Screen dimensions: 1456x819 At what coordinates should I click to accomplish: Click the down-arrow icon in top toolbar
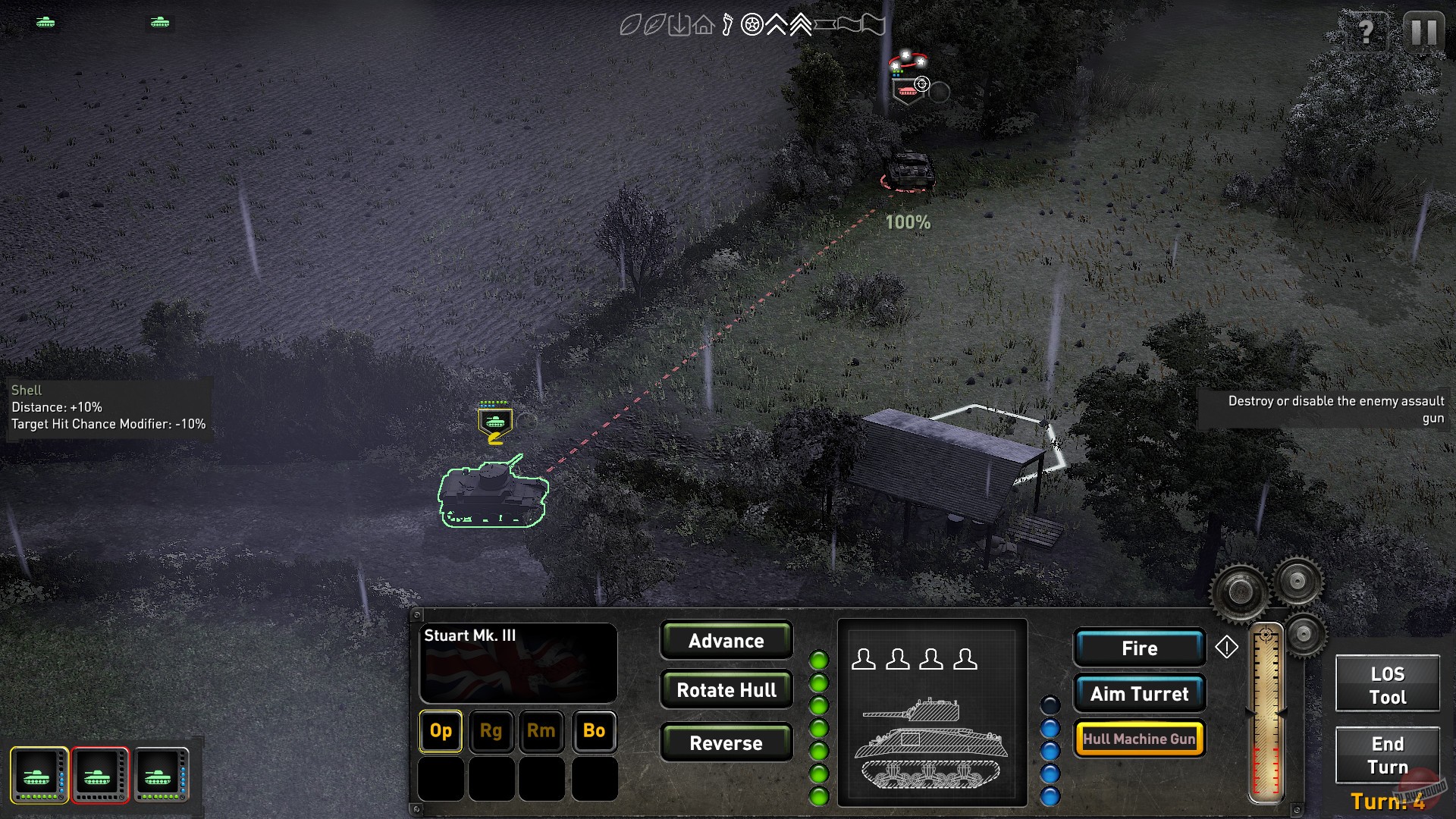pyautogui.click(x=679, y=25)
